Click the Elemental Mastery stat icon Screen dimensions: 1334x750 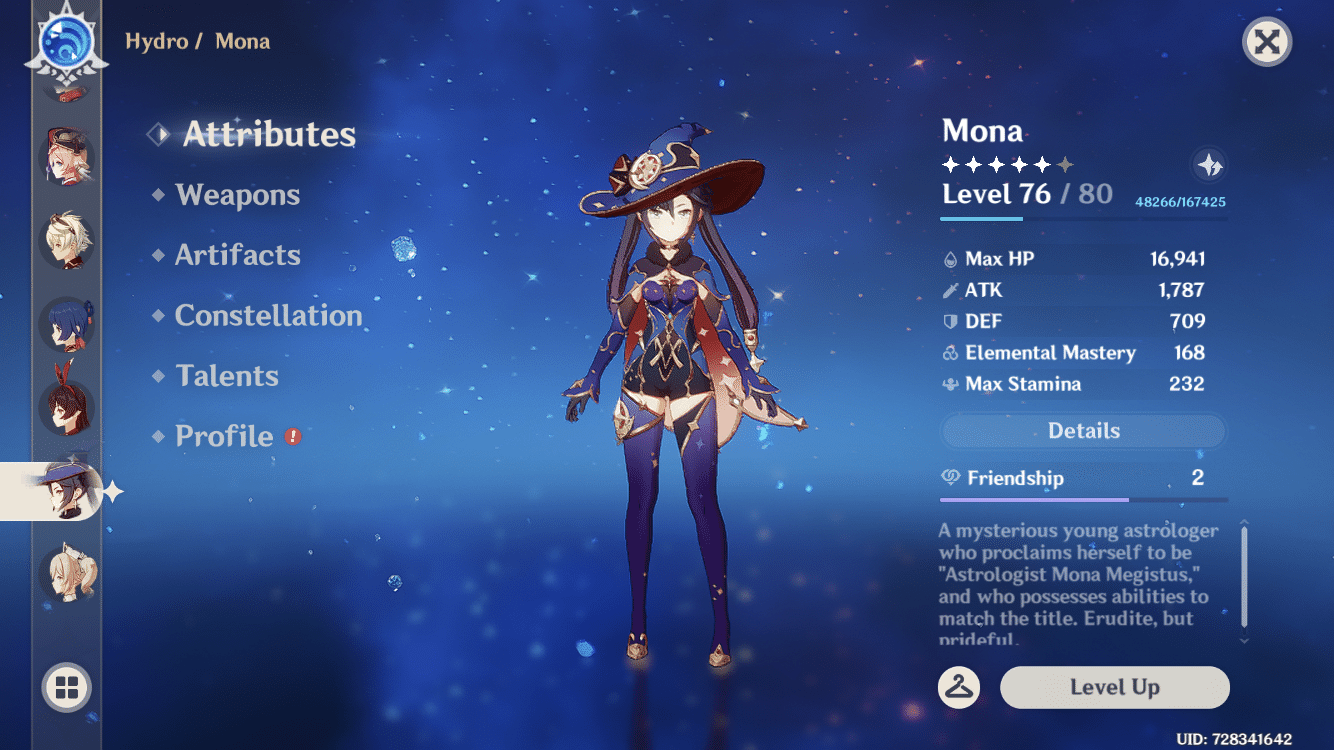click(x=948, y=352)
